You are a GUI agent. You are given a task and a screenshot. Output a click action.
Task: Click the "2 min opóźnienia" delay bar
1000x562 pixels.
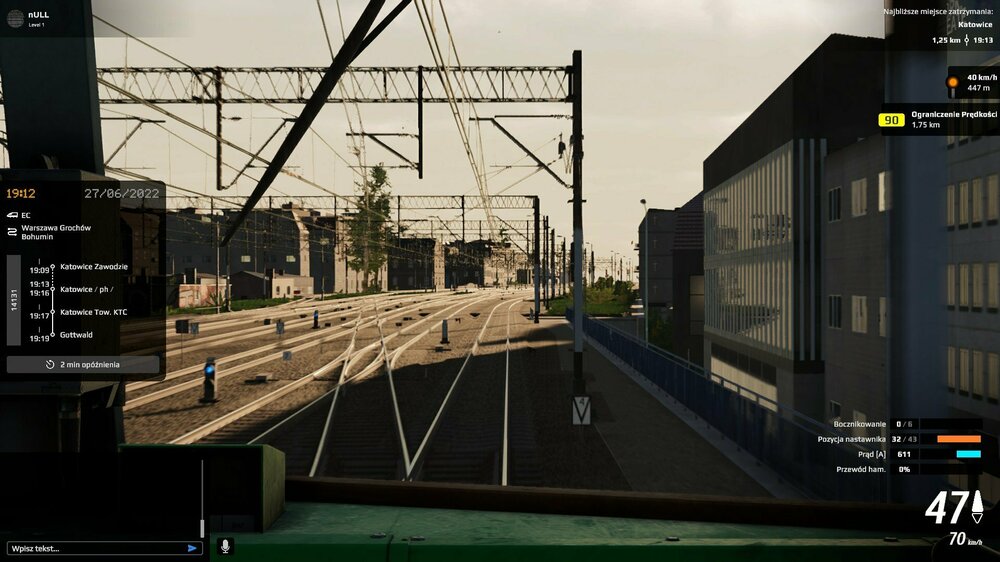pos(83,364)
